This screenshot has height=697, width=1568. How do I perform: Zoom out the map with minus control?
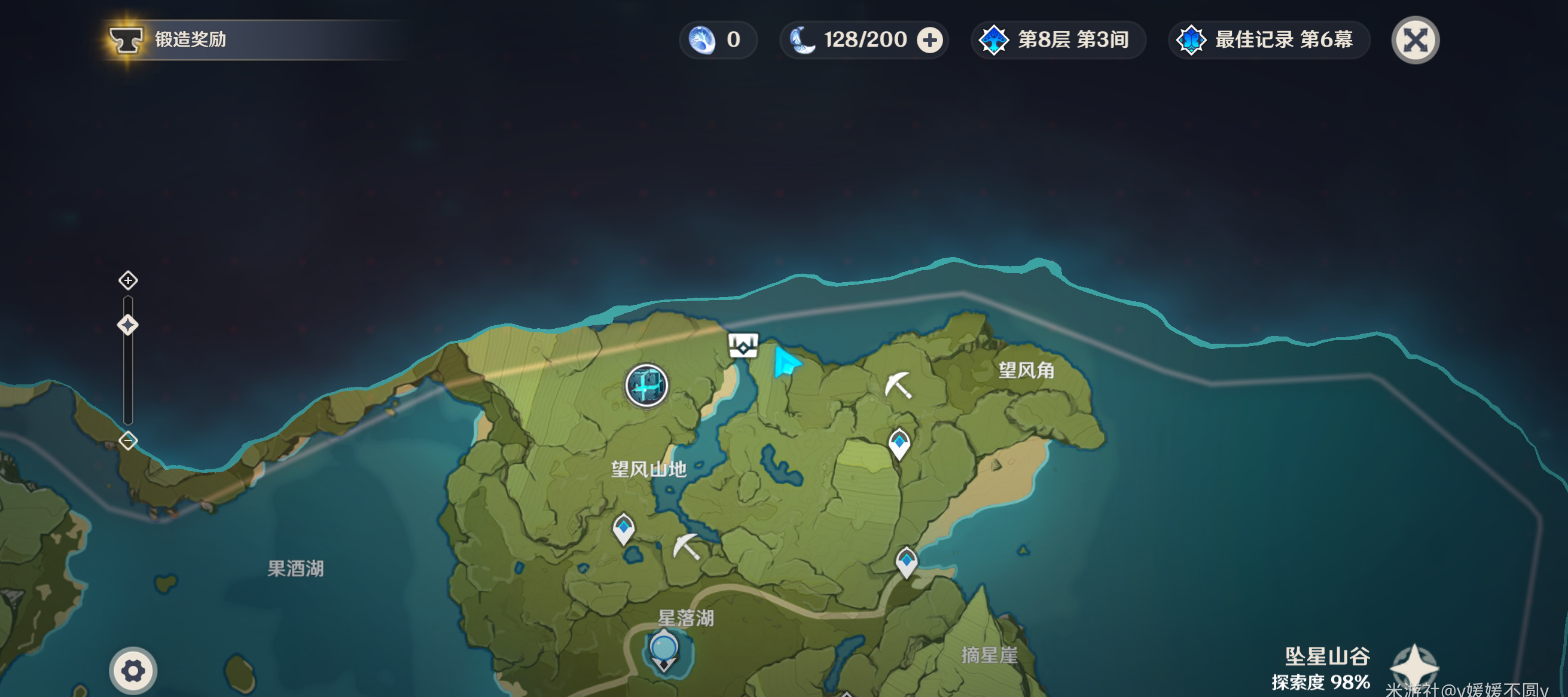click(x=128, y=441)
